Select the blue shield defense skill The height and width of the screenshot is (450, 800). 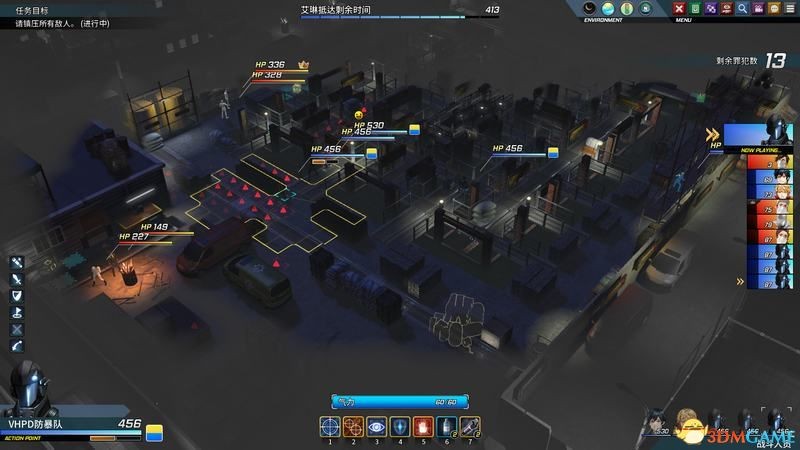pos(400,428)
